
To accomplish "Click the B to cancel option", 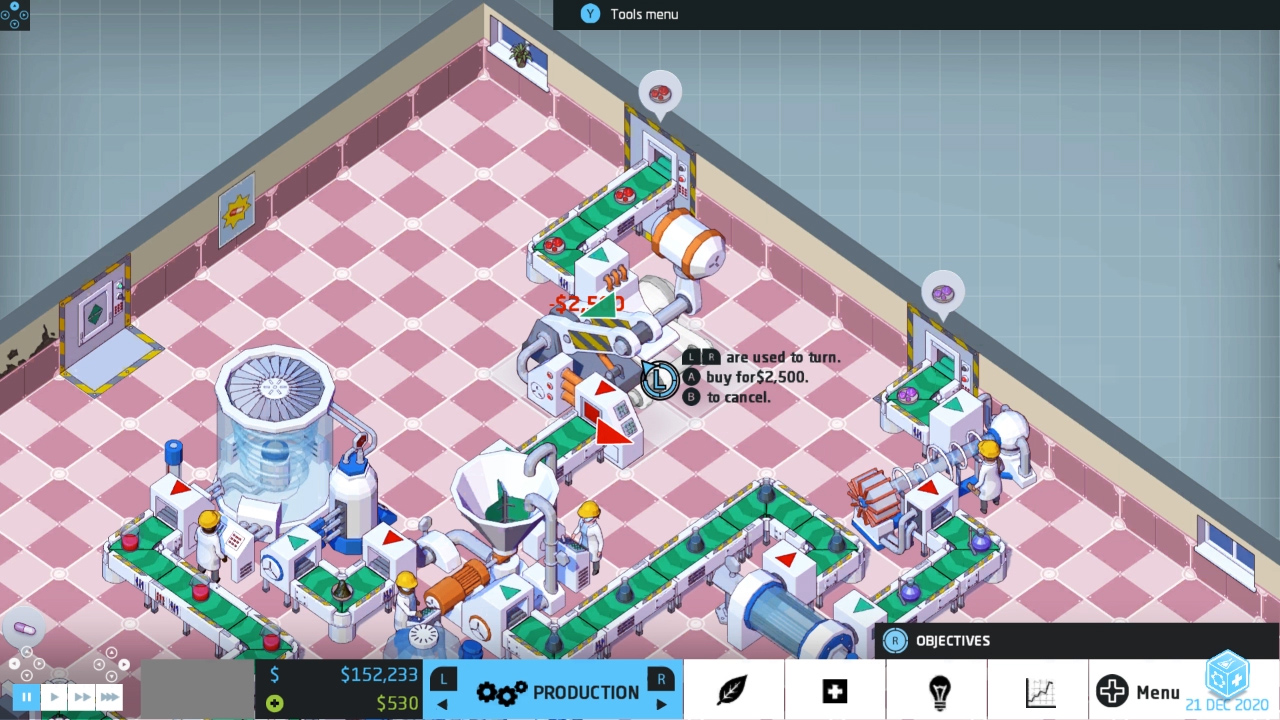I will [x=691, y=397].
